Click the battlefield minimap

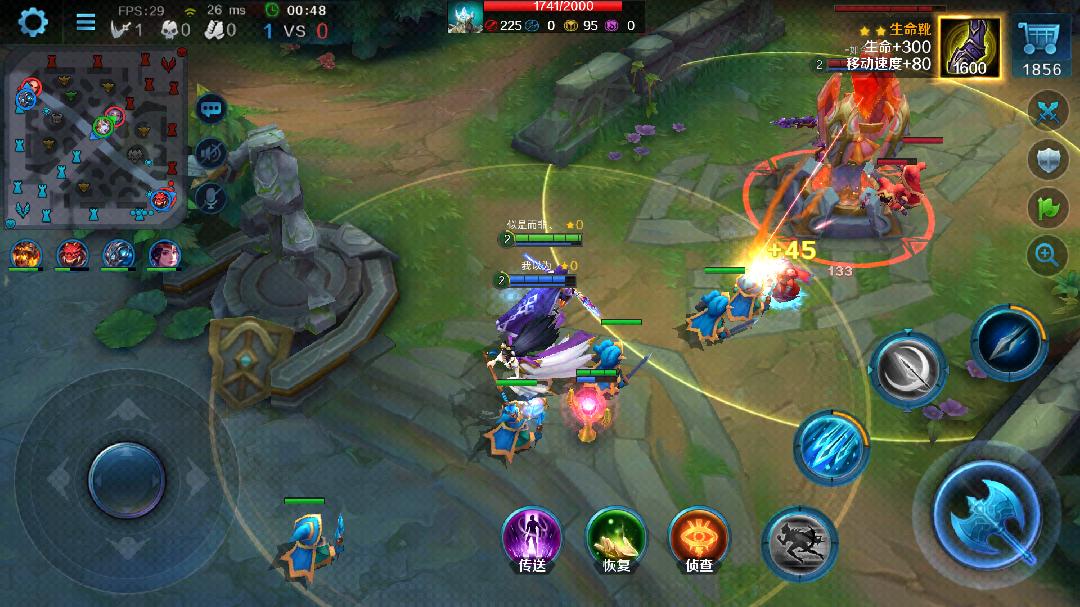[x=97, y=138]
